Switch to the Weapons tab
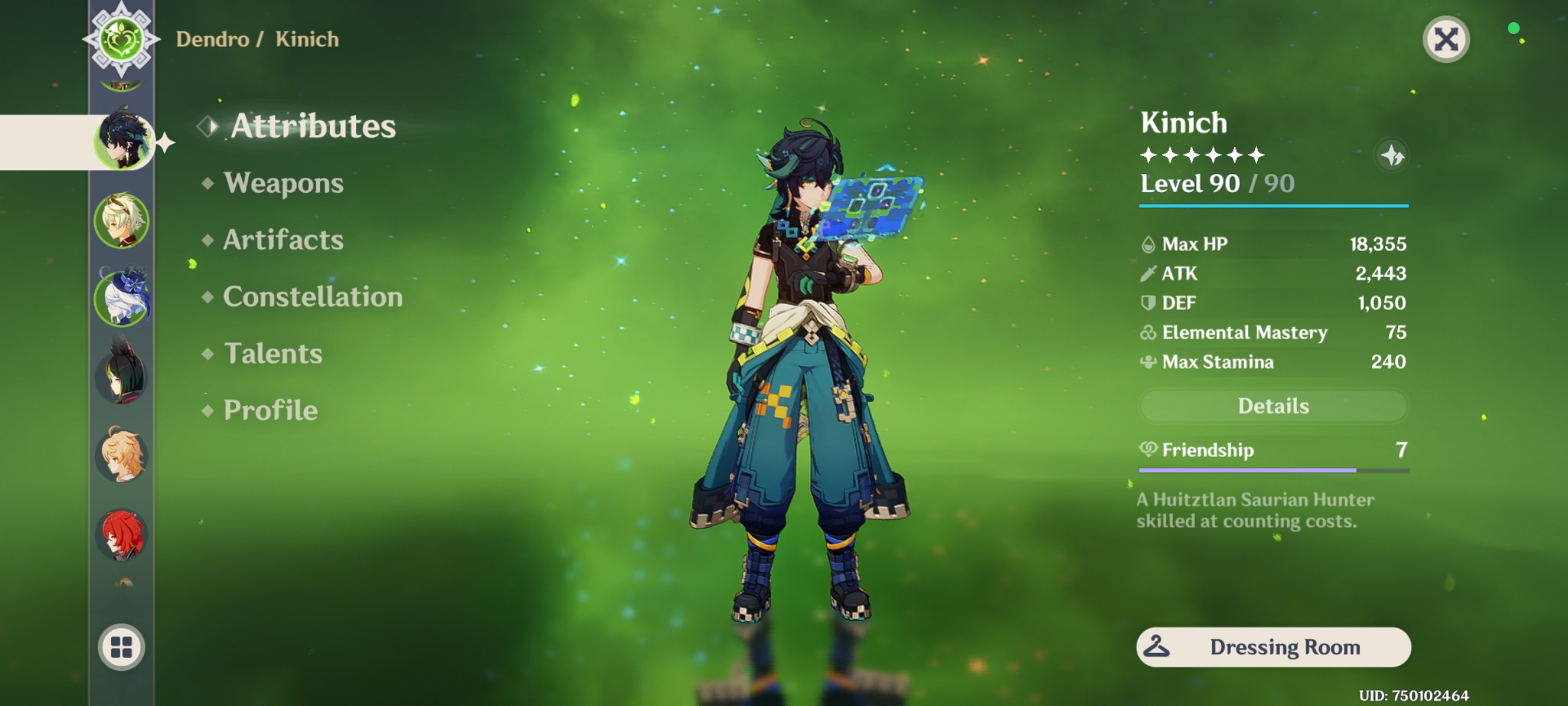 [283, 184]
